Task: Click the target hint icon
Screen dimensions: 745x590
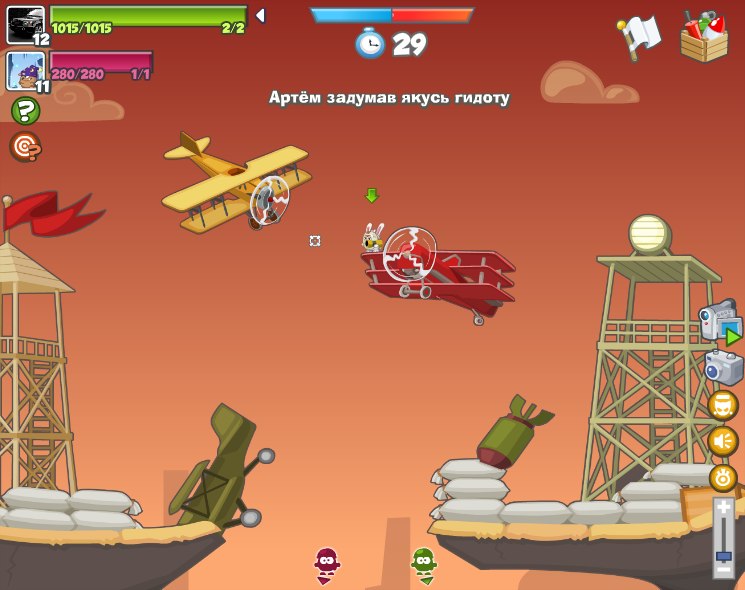Action: [24, 147]
